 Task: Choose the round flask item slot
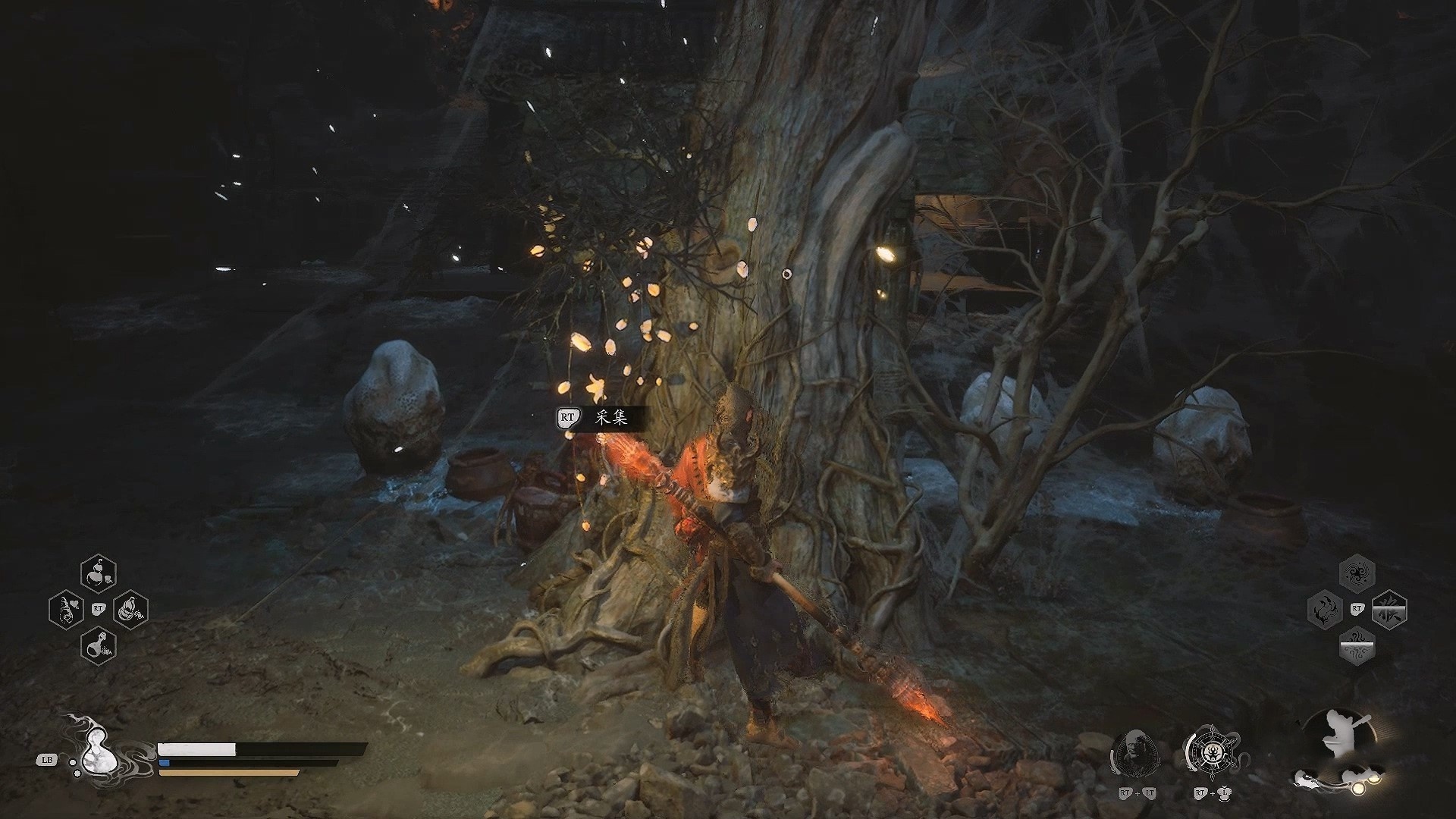pyautogui.click(x=99, y=645)
